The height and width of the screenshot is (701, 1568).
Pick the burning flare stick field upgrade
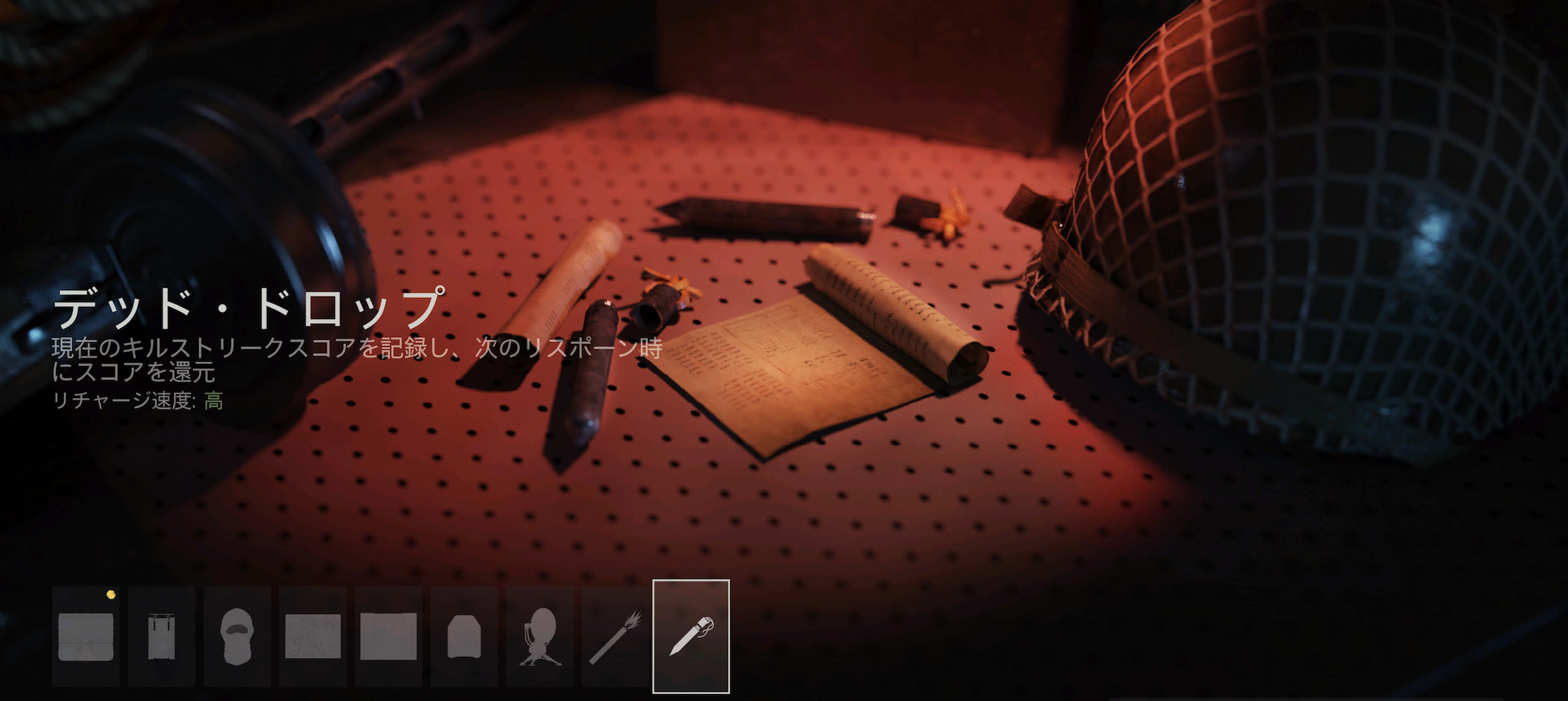(615, 637)
